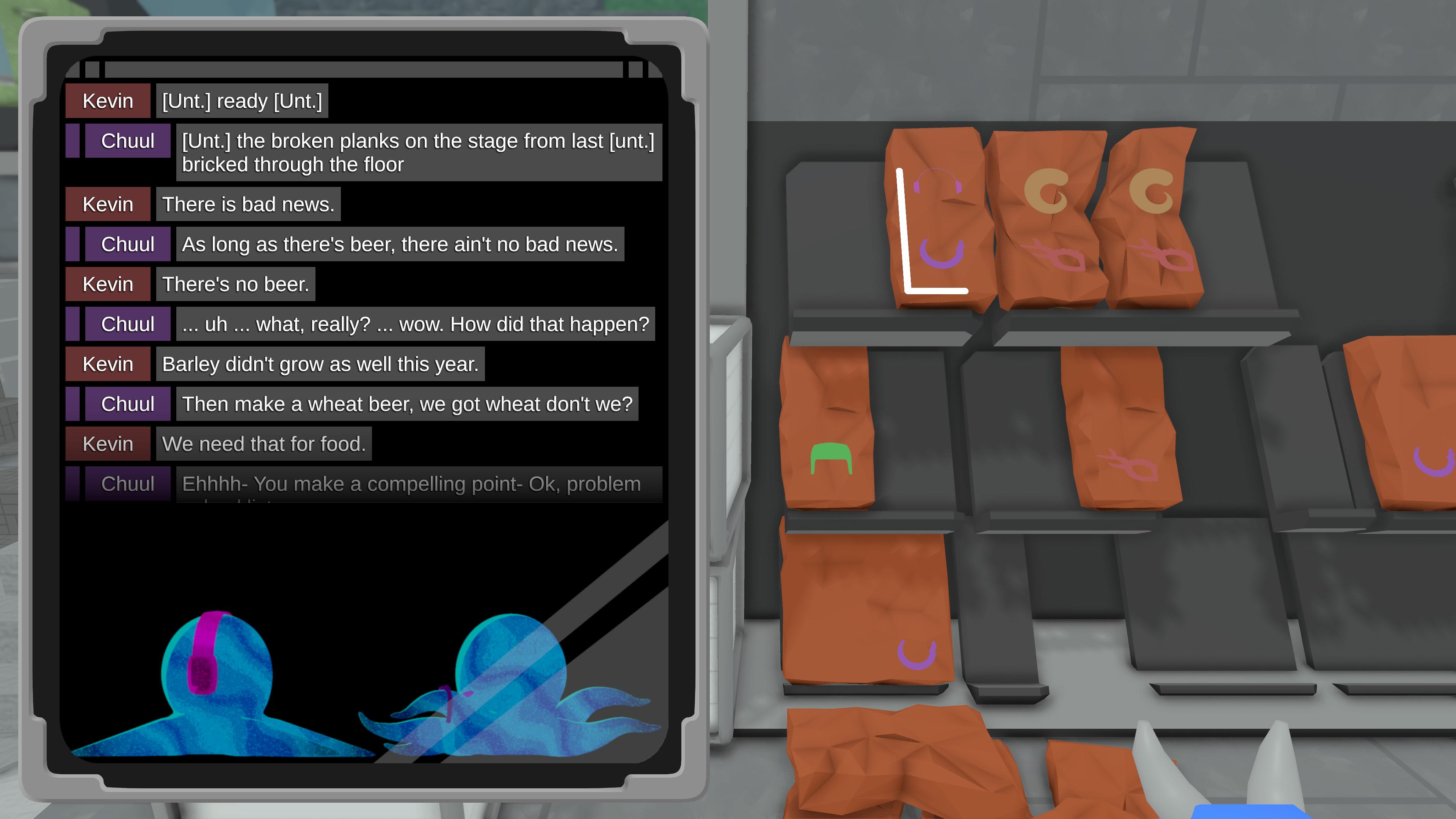Select Chuul's "As long as there's beer" line

(400, 244)
